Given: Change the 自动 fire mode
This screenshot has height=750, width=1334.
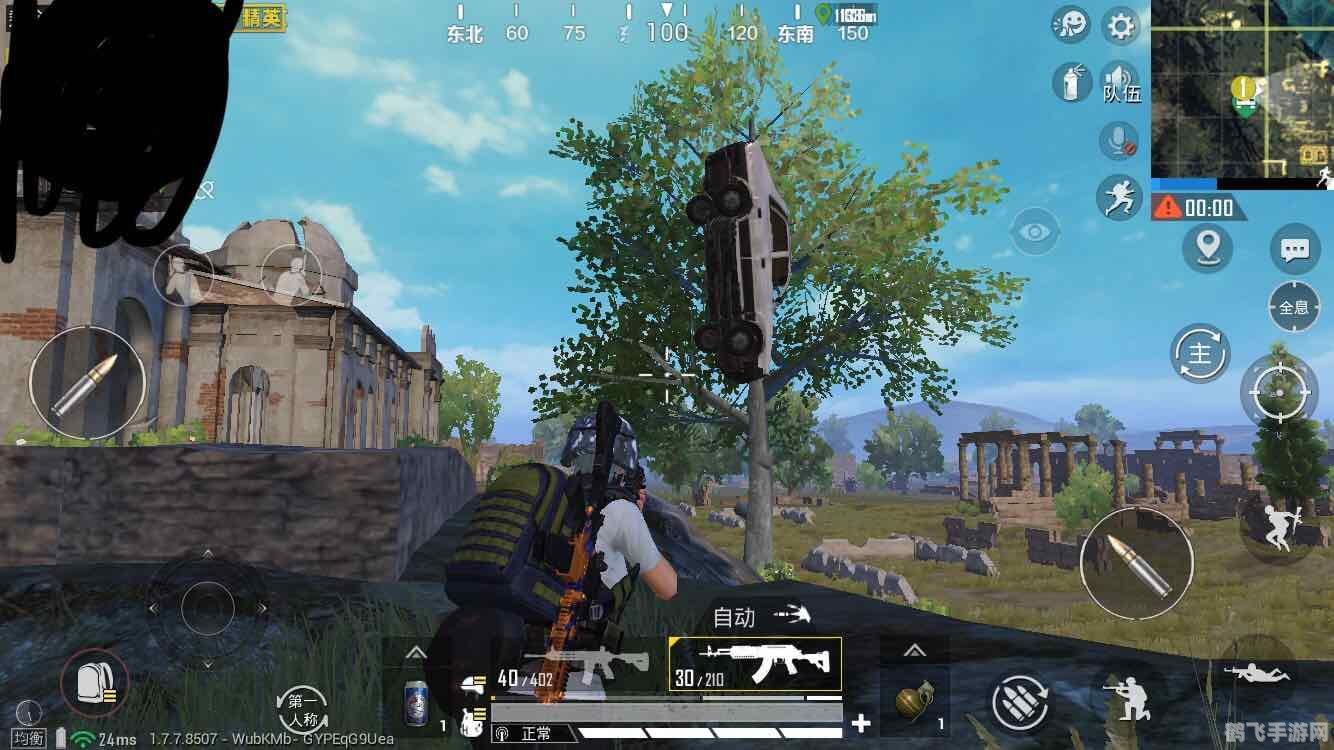Looking at the screenshot, I should click(x=759, y=617).
